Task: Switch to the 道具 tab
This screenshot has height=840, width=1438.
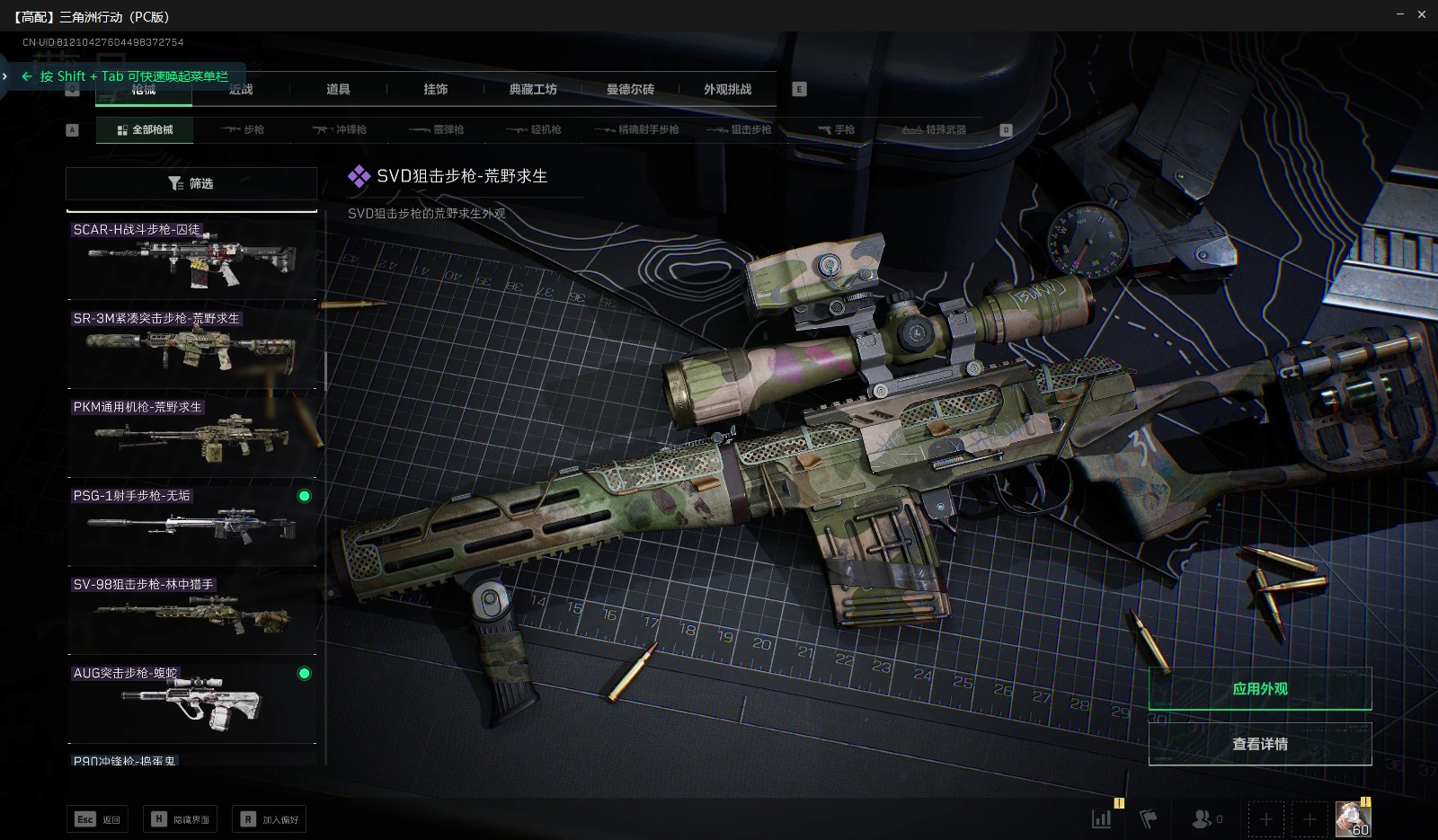Action: 338,89
